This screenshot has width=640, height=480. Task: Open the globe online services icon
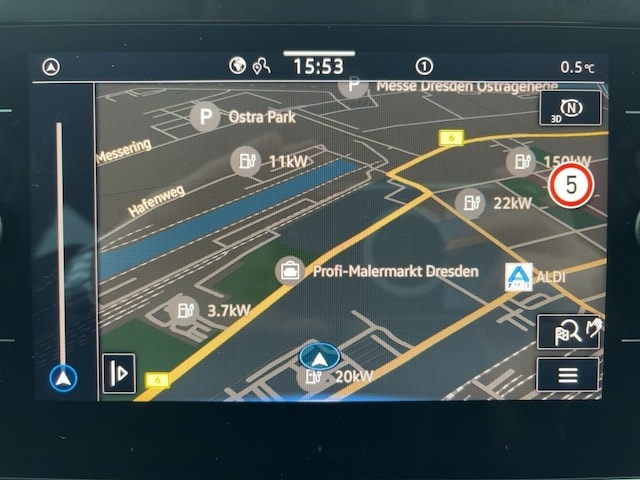click(237, 66)
